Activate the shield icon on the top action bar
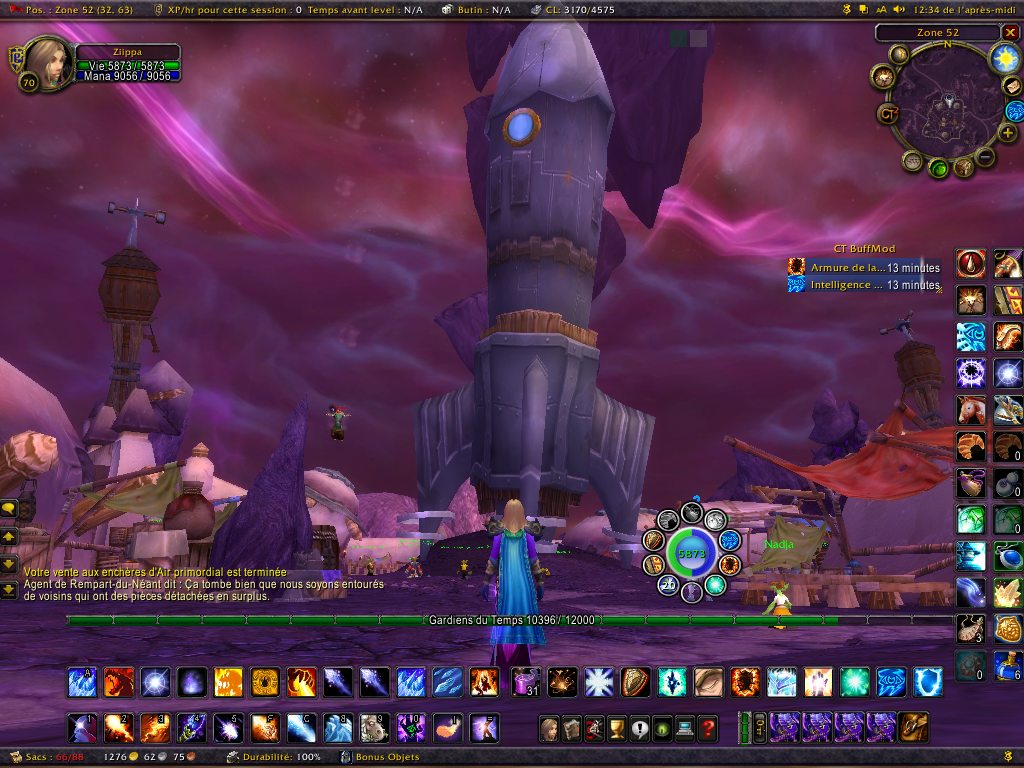The width and height of the screenshot is (1024, 768). [929, 683]
